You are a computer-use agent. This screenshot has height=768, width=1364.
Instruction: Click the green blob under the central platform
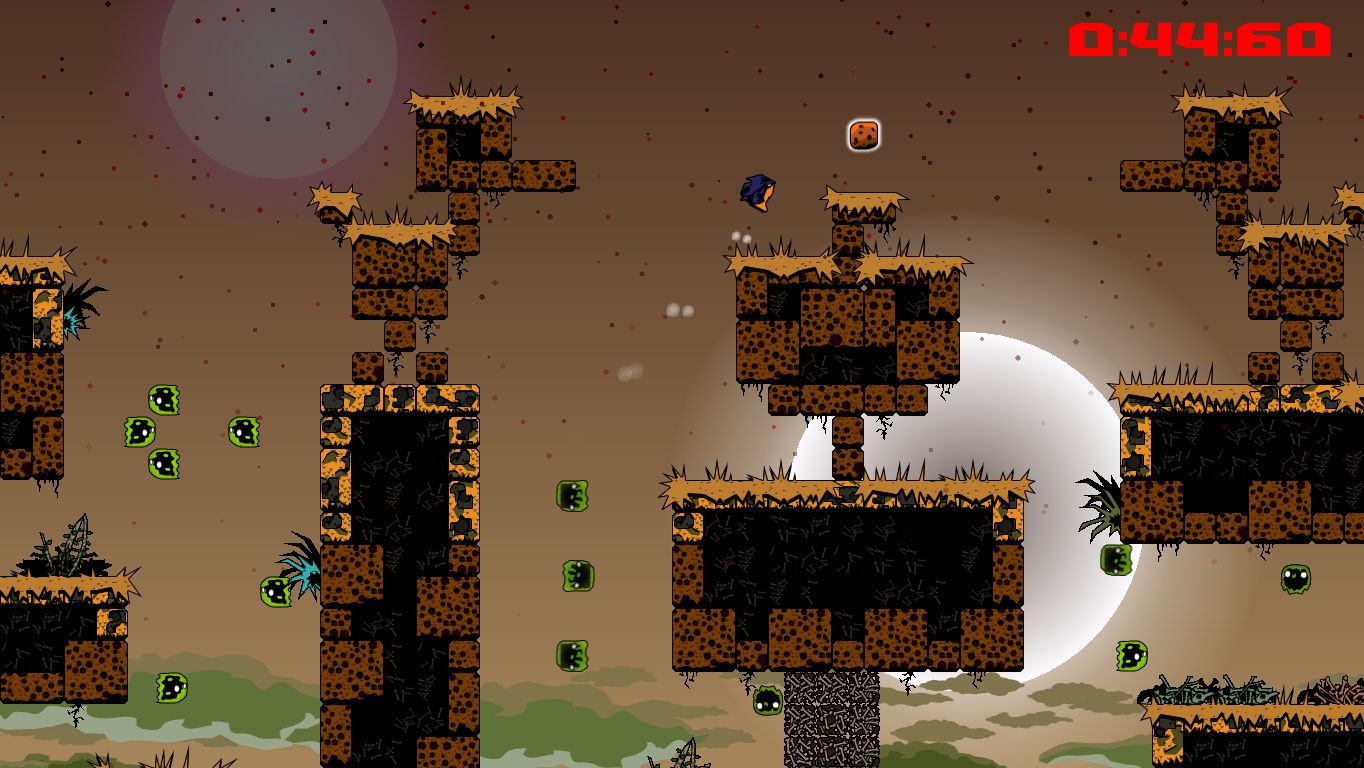coord(766,700)
